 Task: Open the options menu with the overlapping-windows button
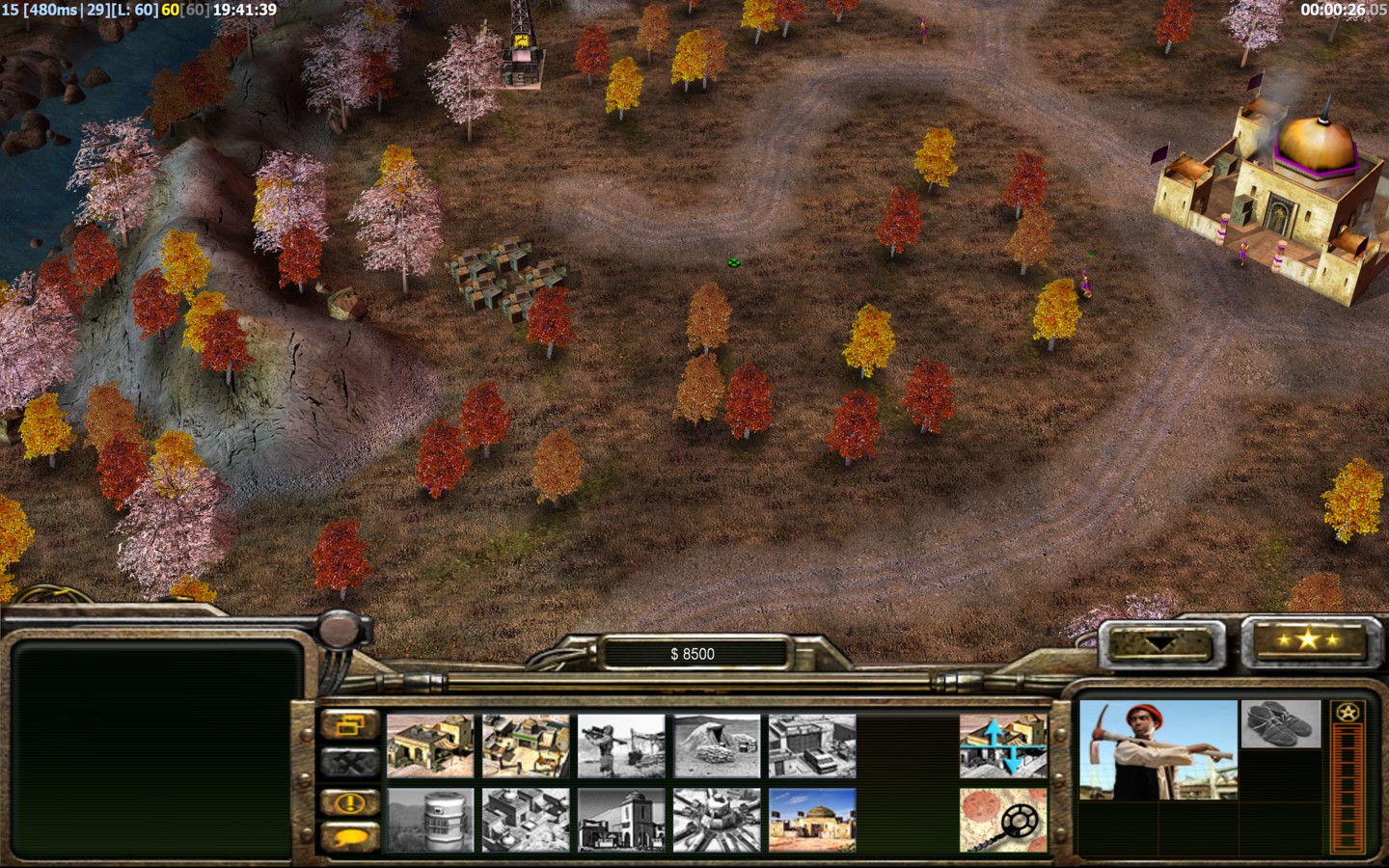tap(349, 723)
